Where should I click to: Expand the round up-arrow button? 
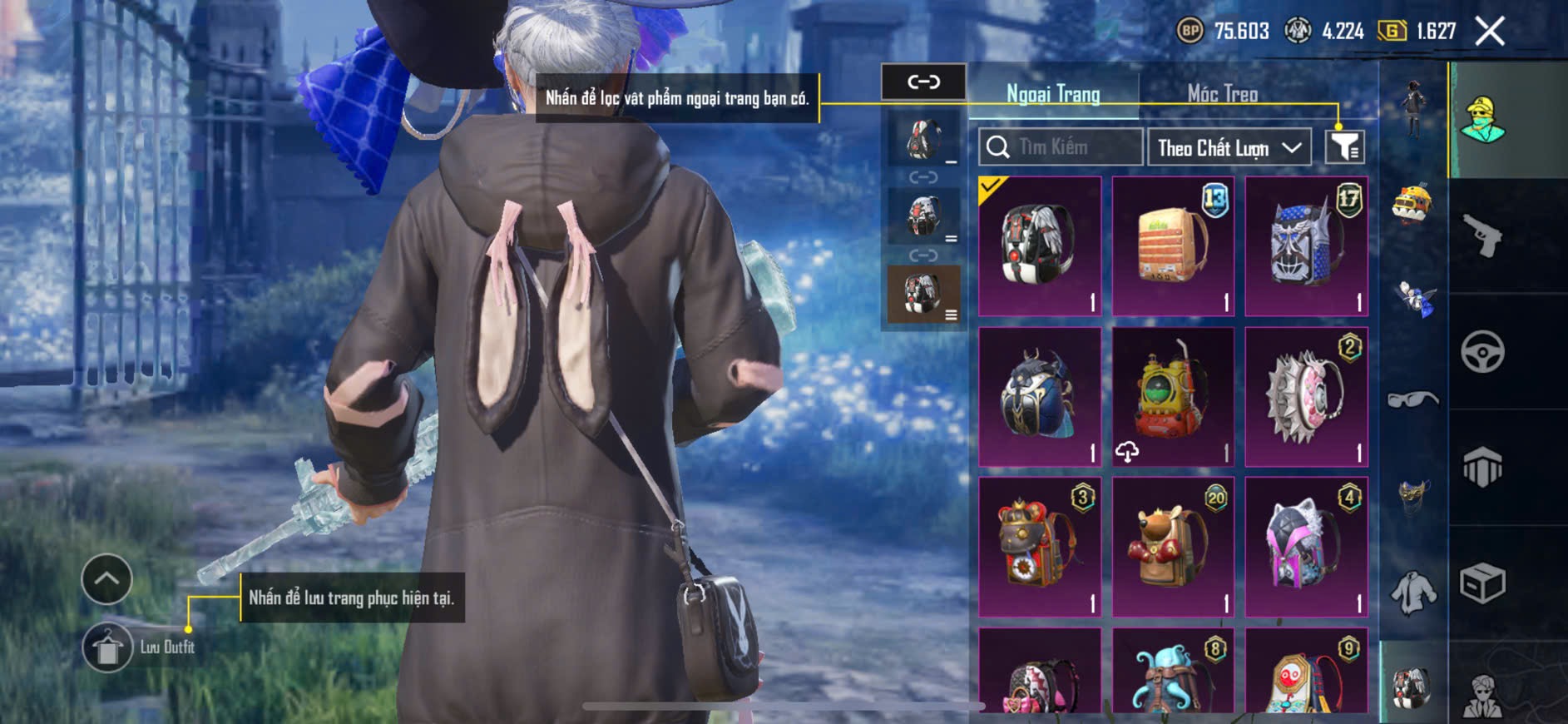click(x=106, y=579)
